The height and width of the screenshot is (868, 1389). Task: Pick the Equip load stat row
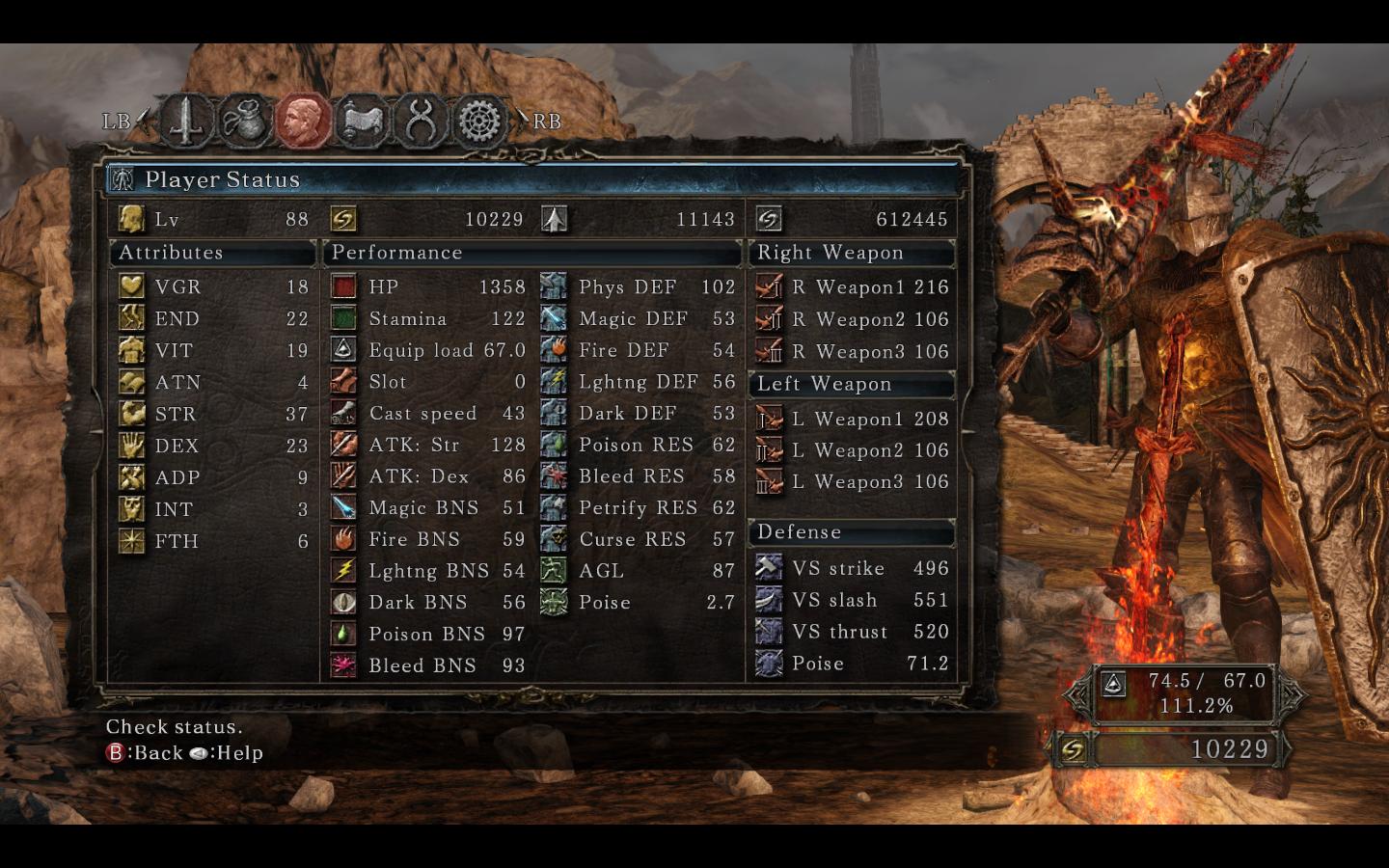[428, 350]
